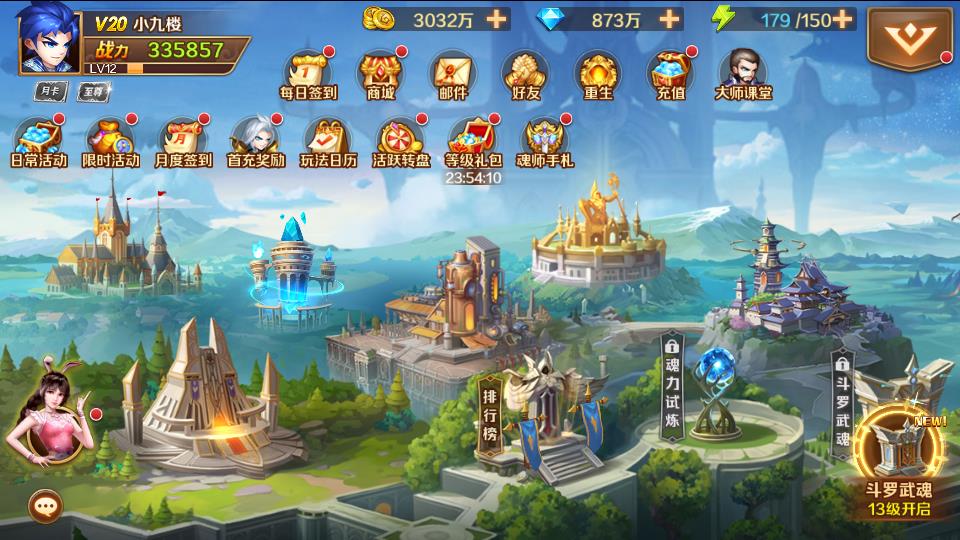Viewport: 960px width, 540px height.
Task: Open 日常活动 daily activities
Action: (x=38, y=140)
